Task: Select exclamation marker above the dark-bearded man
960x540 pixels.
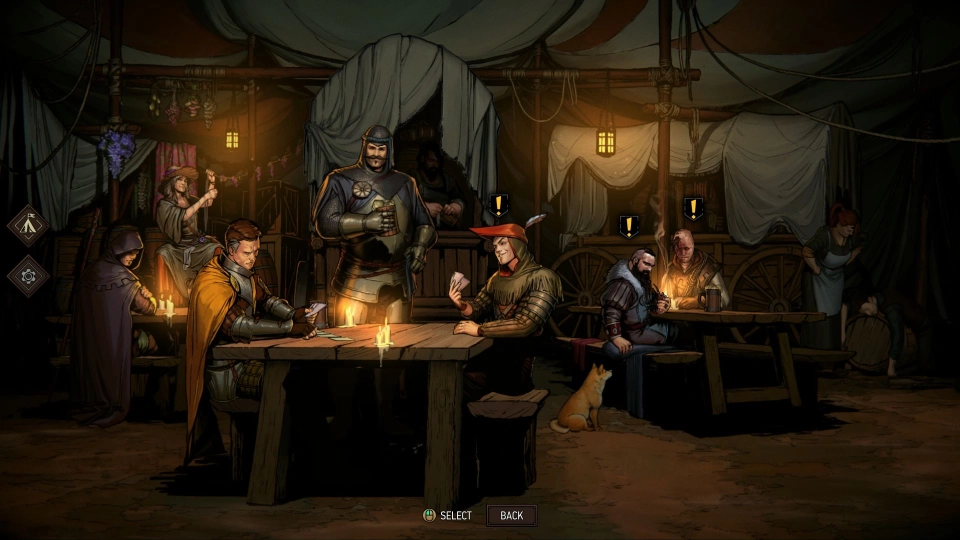Action: (x=628, y=227)
